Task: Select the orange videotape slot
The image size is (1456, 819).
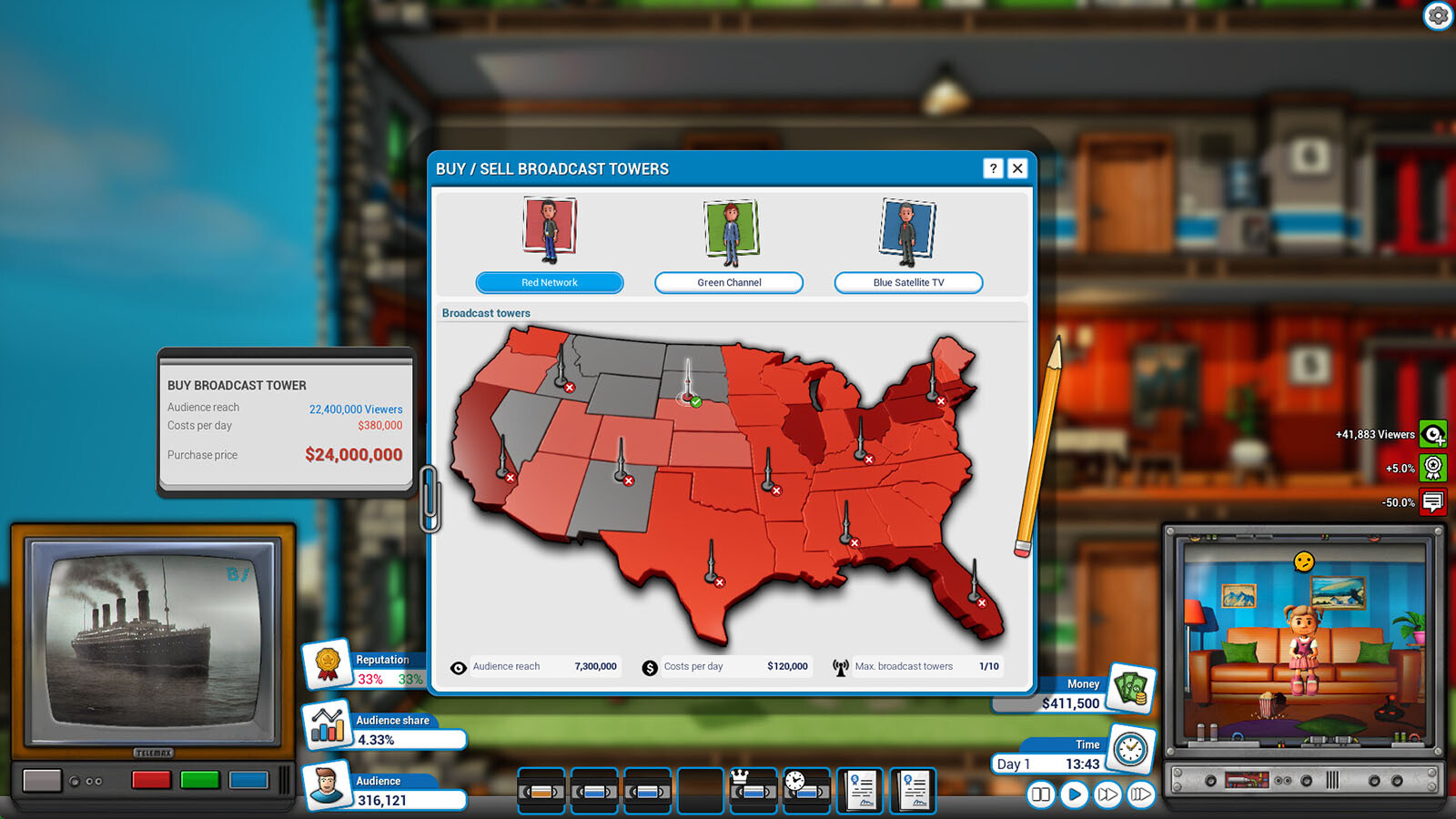Action: 543,792
